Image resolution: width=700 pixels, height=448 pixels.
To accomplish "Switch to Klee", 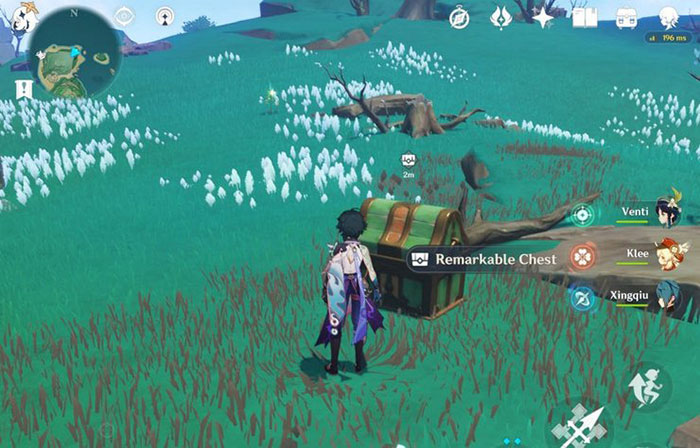I will coord(667,254).
